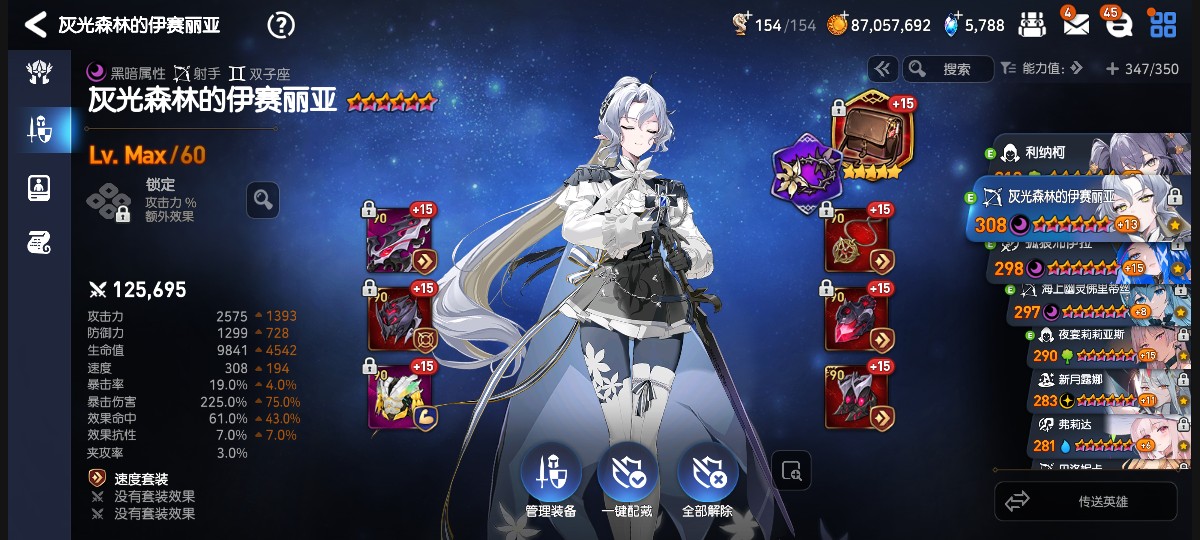
Task: Select the red necklace slot
Action: (x=857, y=240)
